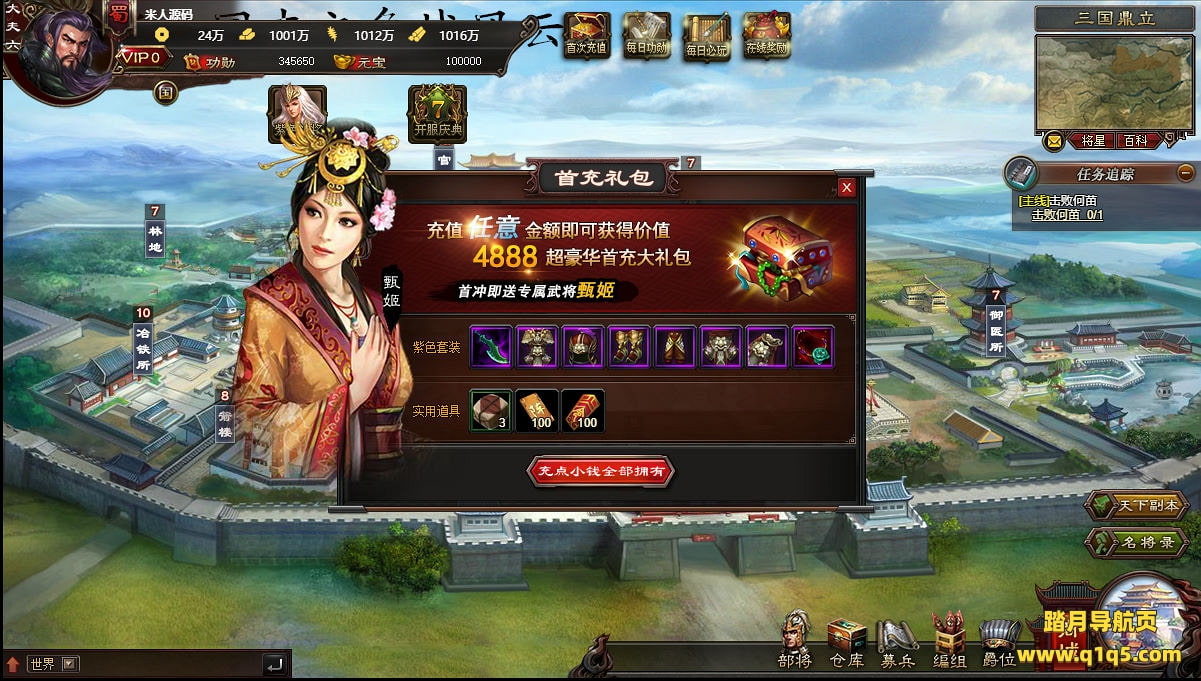
Task: Open the 仓库 warehouse chest
Action: [846, 640]
